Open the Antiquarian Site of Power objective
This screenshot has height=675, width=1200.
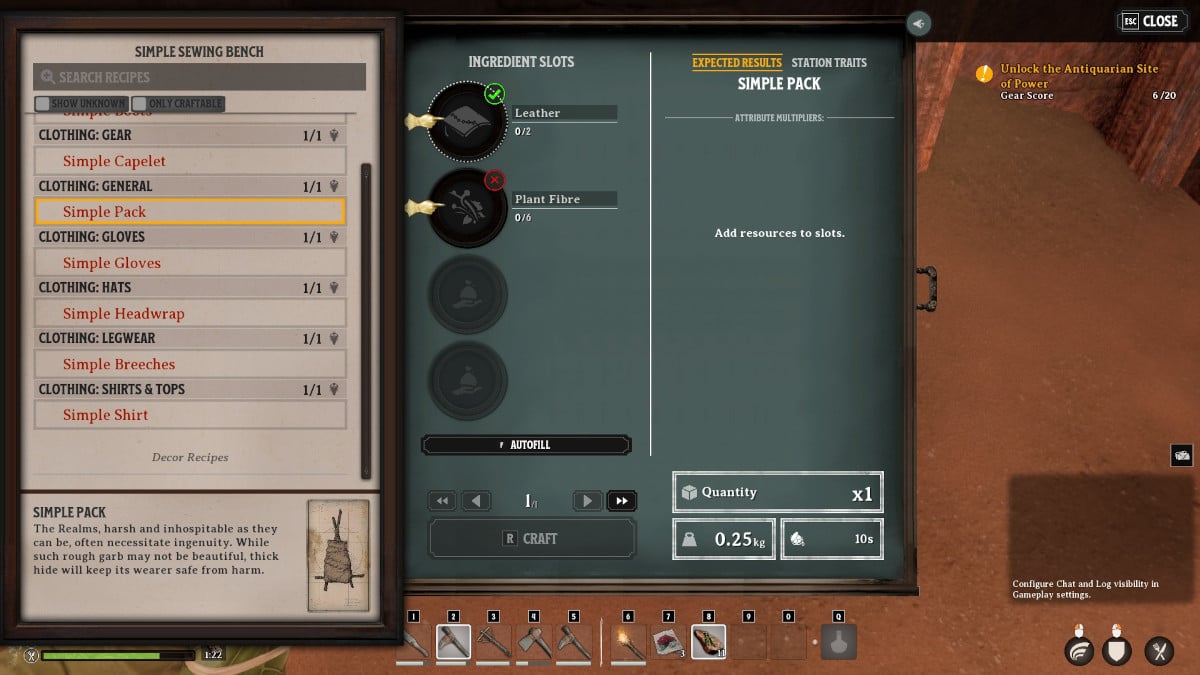pos(1078,76)
